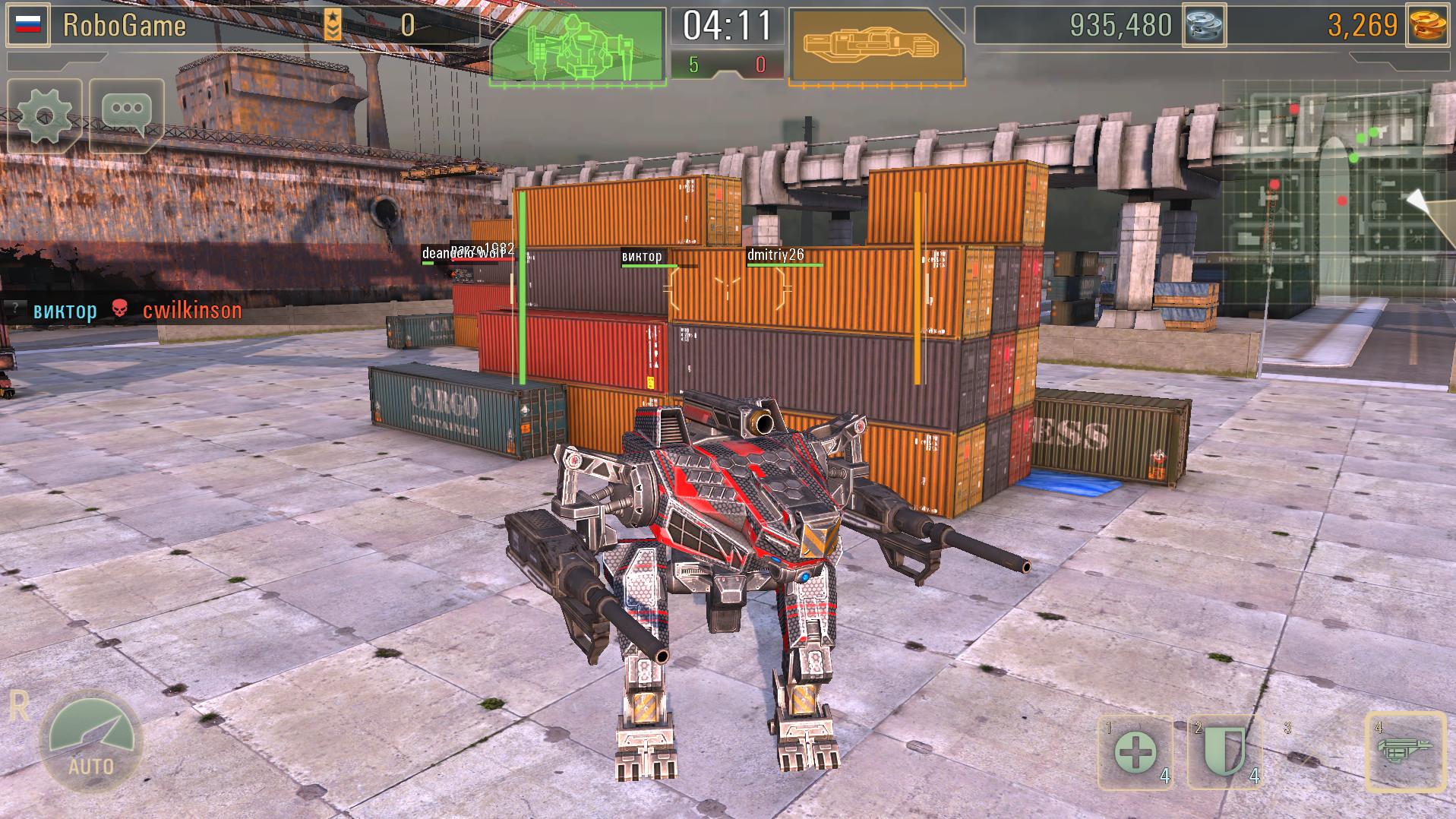Click the виктор nameplate above the containers
Image resolution: width=1456 pixels, height=819 pixels.
640,258
